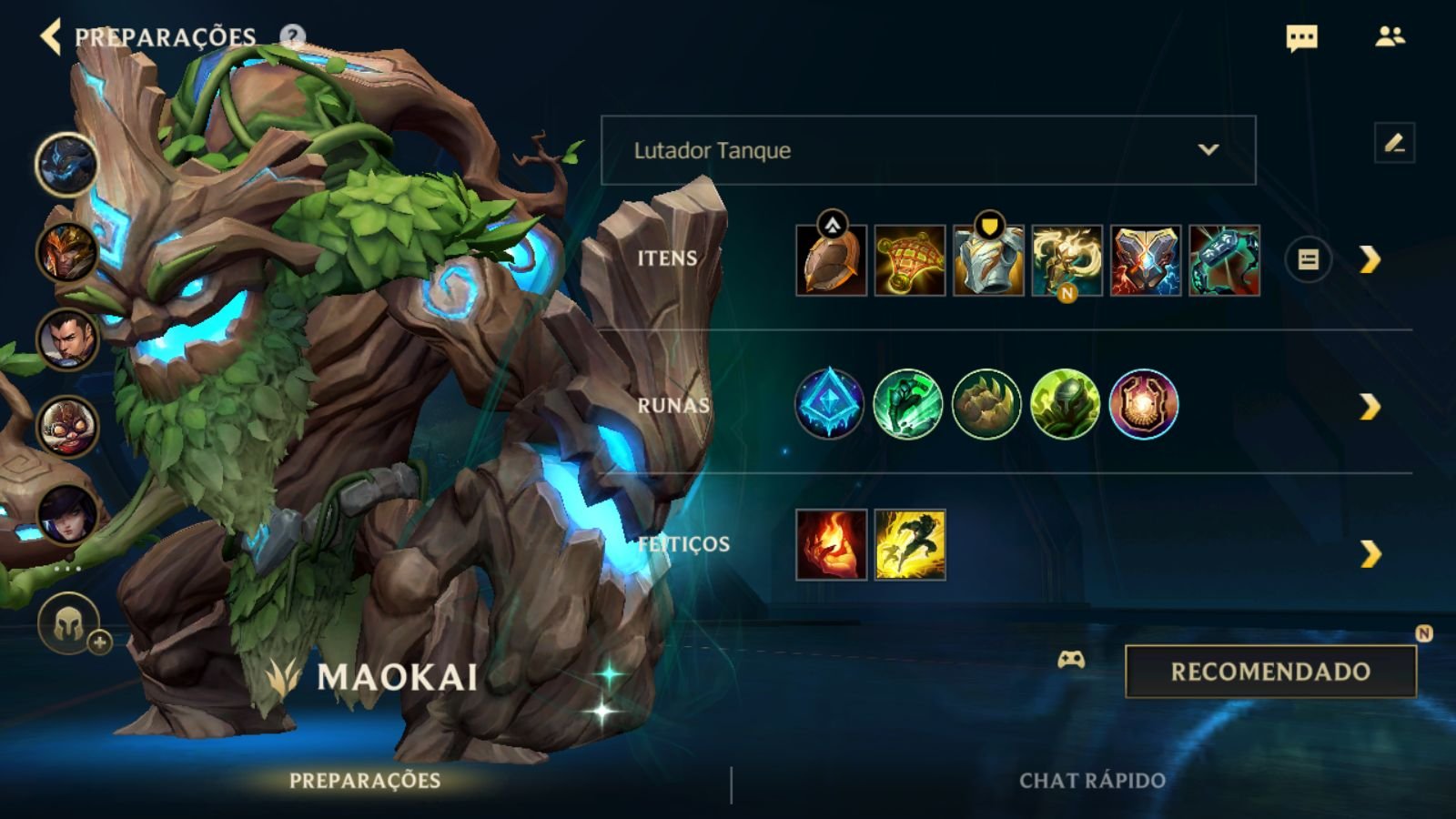1456x819 pixels.
Task: Open the helmet skin selector button
Action: [69, 624]
